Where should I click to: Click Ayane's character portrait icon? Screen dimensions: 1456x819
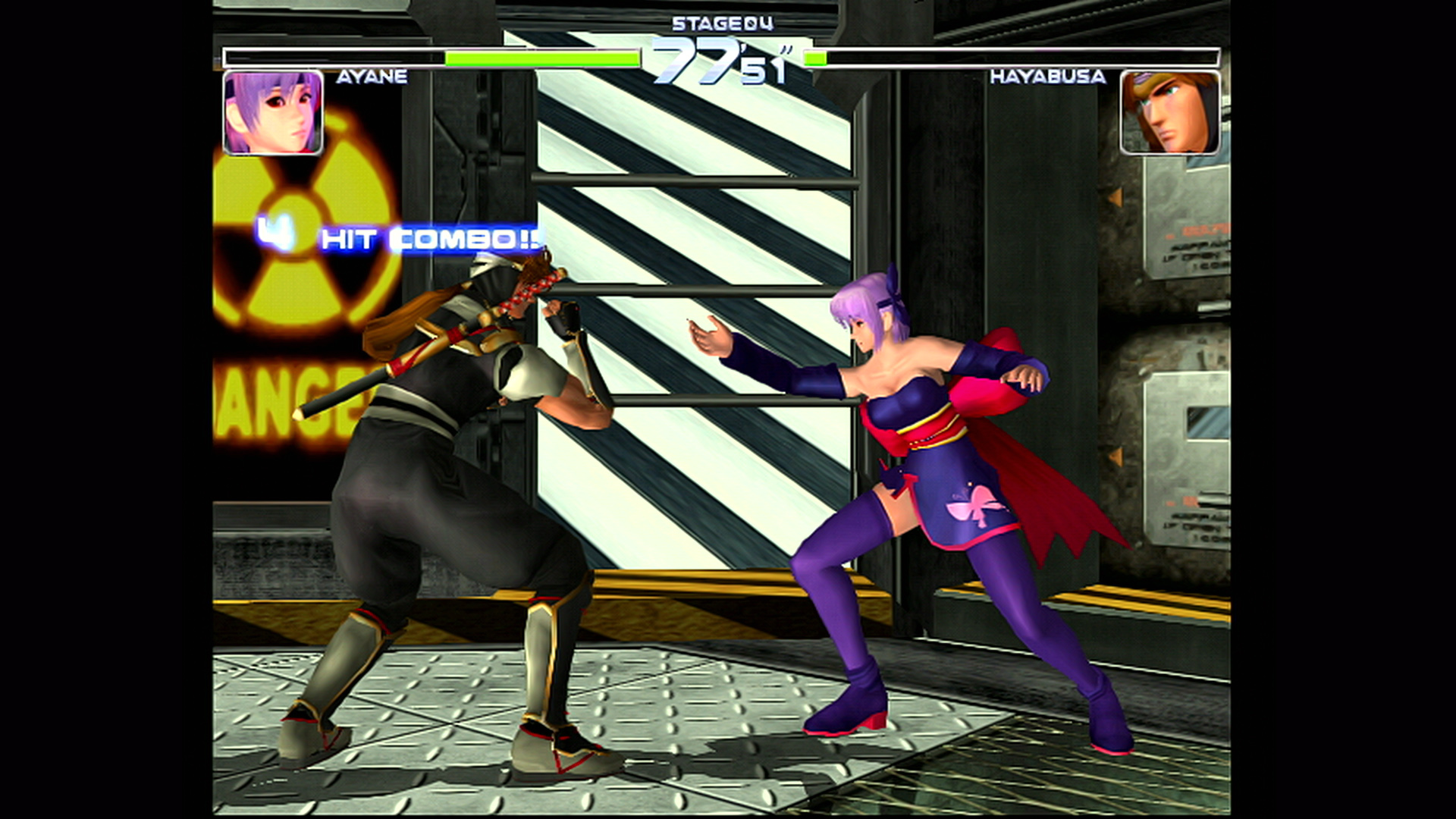coord(272,112)
